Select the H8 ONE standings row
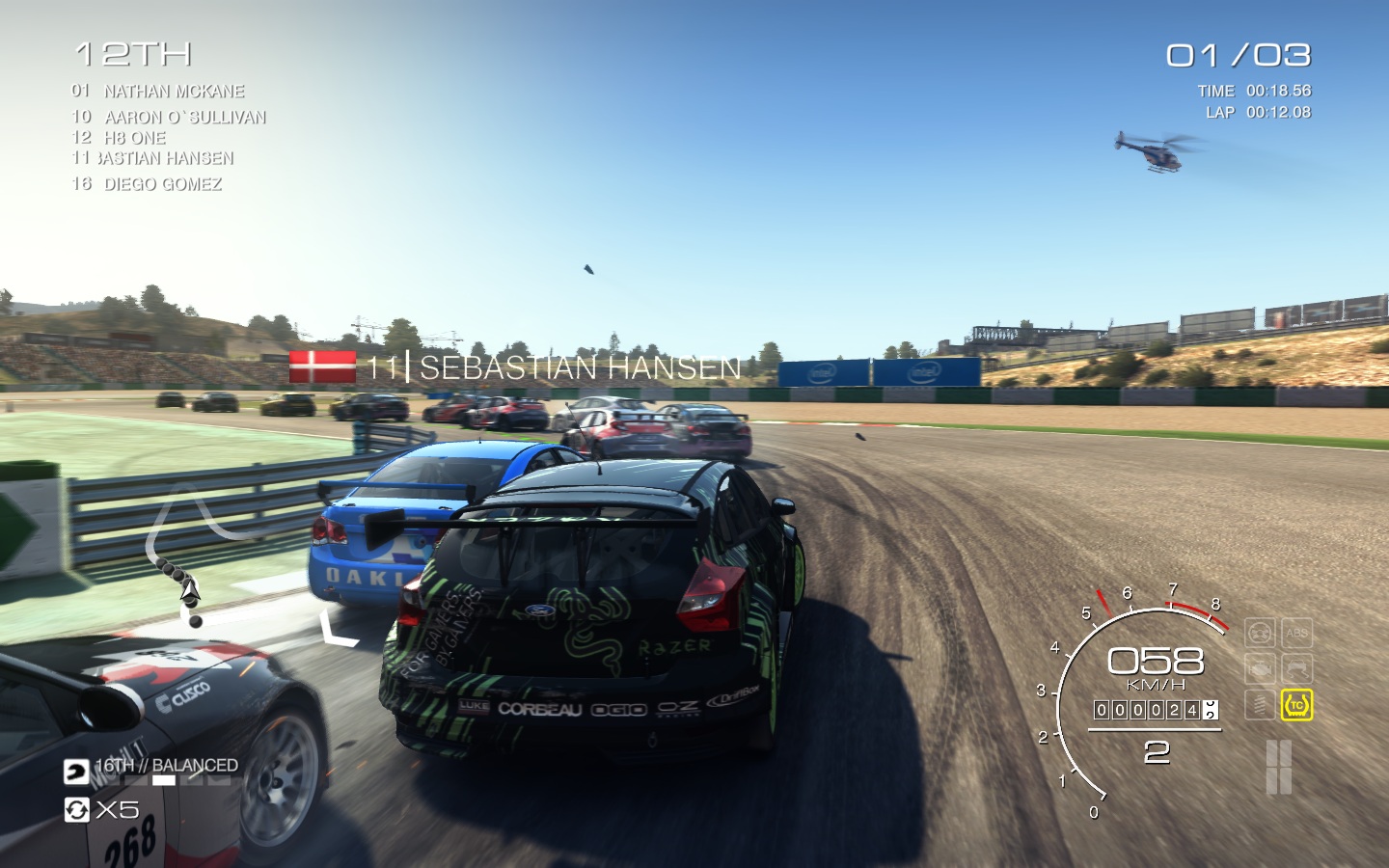The image size is (1389, 868). (x=134, y=138)
